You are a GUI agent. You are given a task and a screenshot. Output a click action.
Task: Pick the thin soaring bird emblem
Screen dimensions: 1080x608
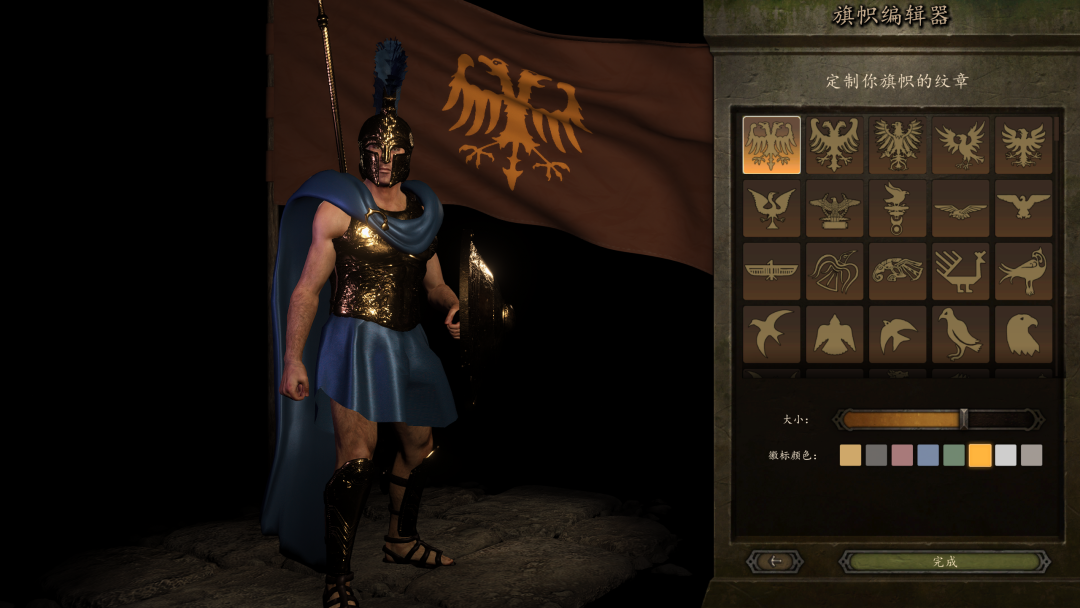[x=960, y=208]
